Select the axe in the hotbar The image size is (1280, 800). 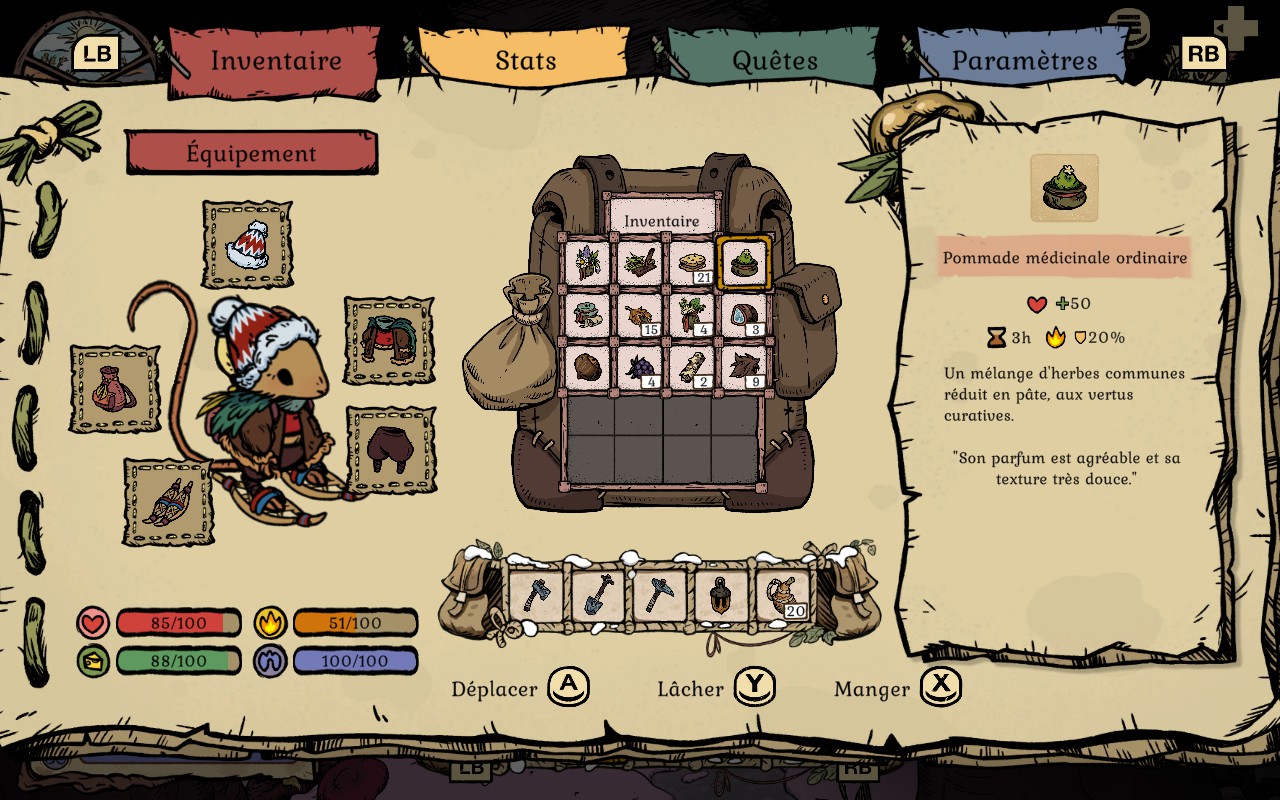537,596
